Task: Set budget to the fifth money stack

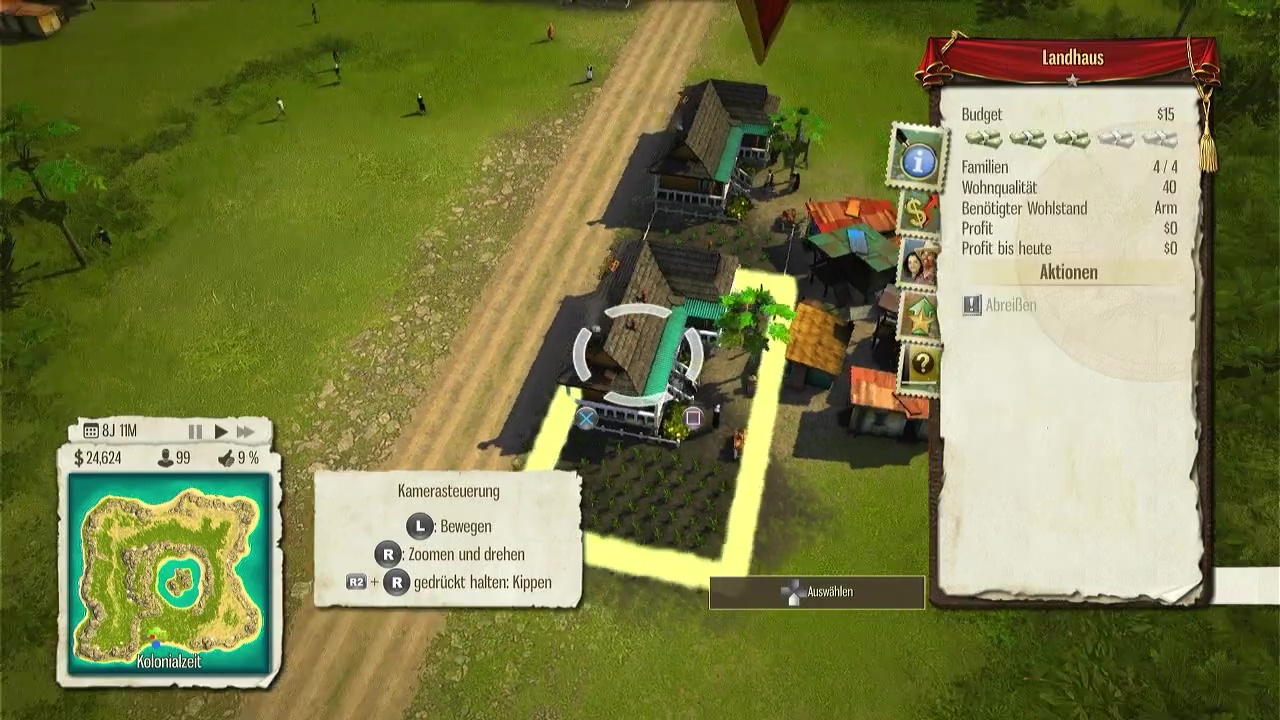Action: tap(1159, 139)
